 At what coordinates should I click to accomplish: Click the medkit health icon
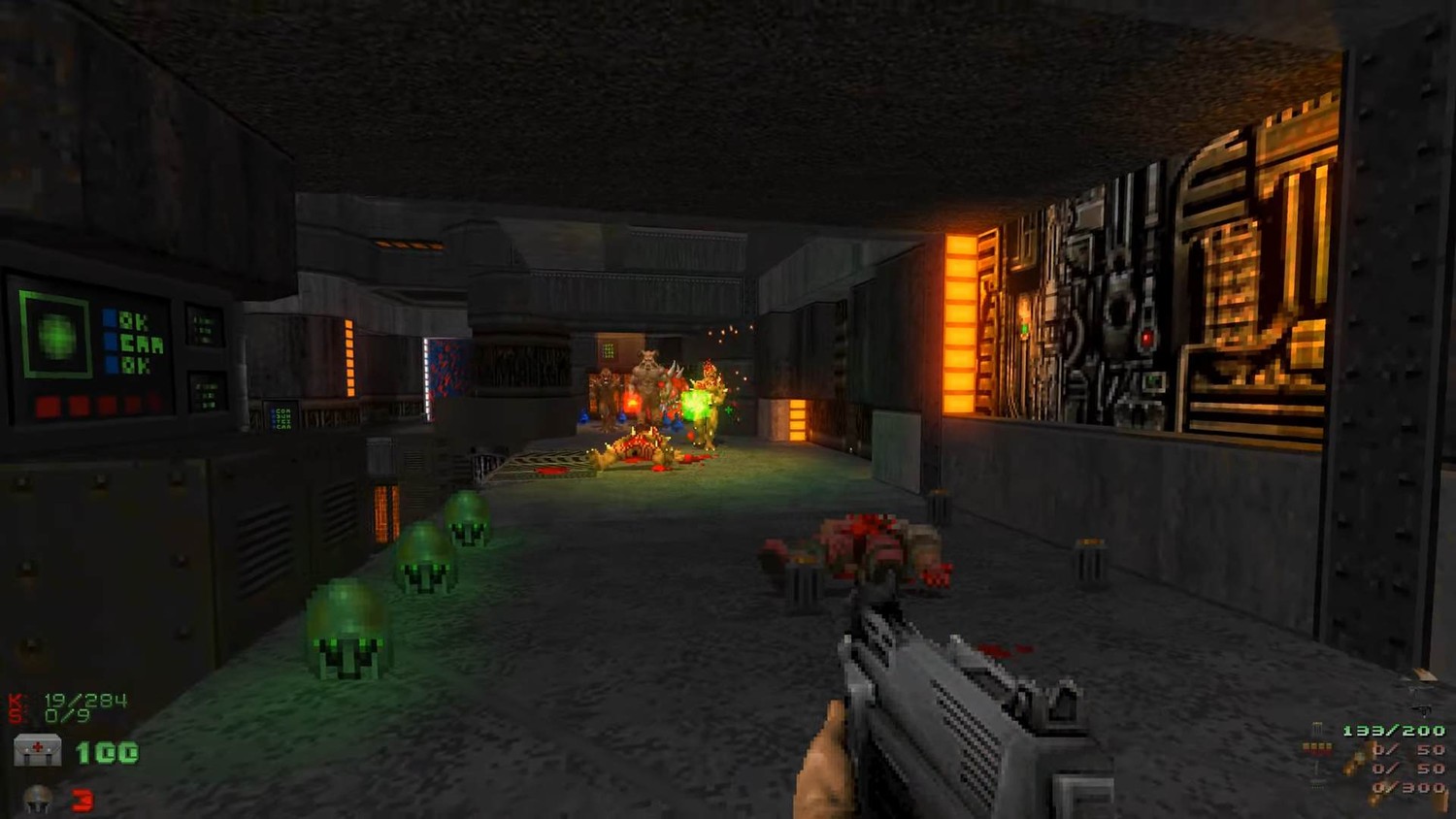37,750
